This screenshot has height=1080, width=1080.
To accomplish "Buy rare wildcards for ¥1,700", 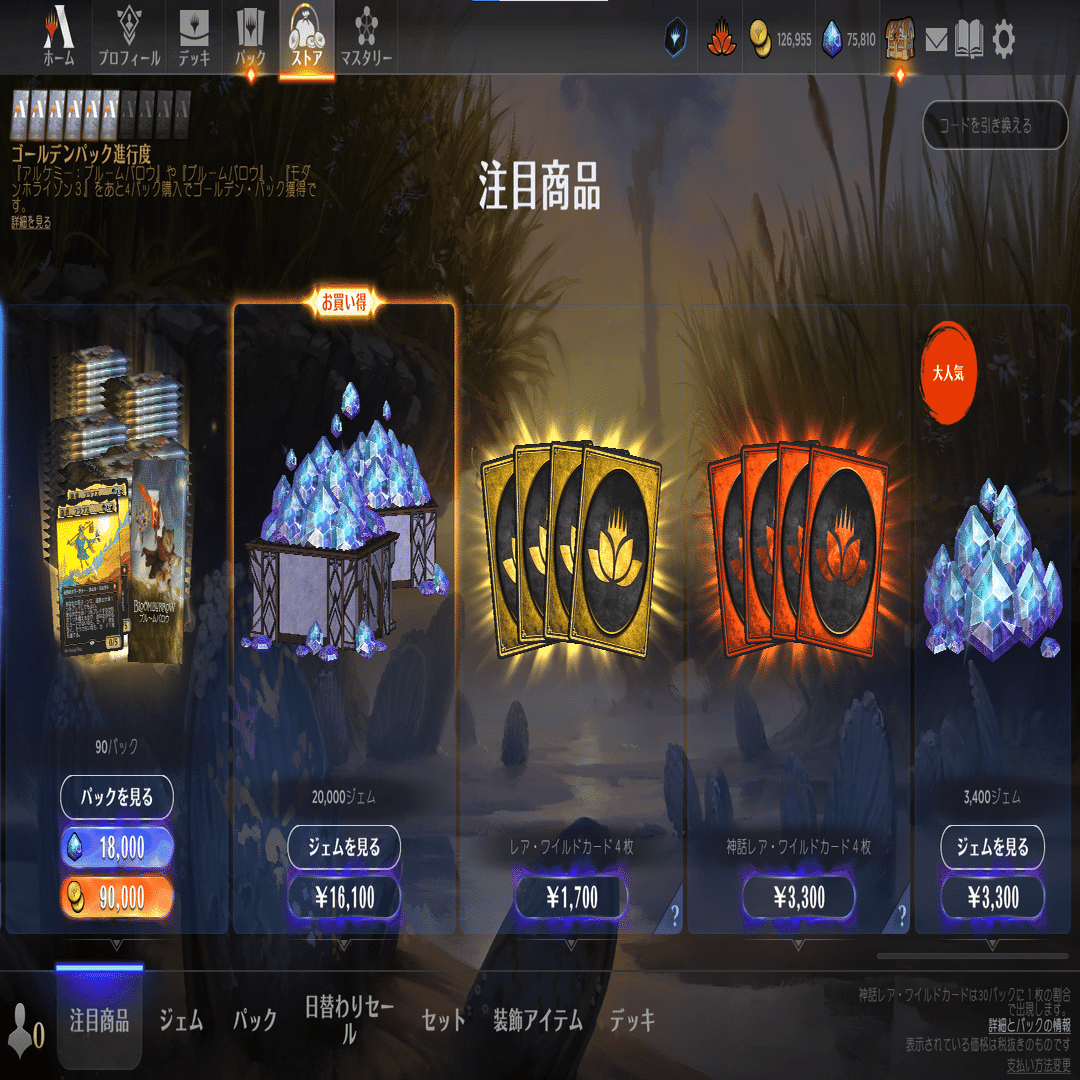I will (x=571, y=897).
